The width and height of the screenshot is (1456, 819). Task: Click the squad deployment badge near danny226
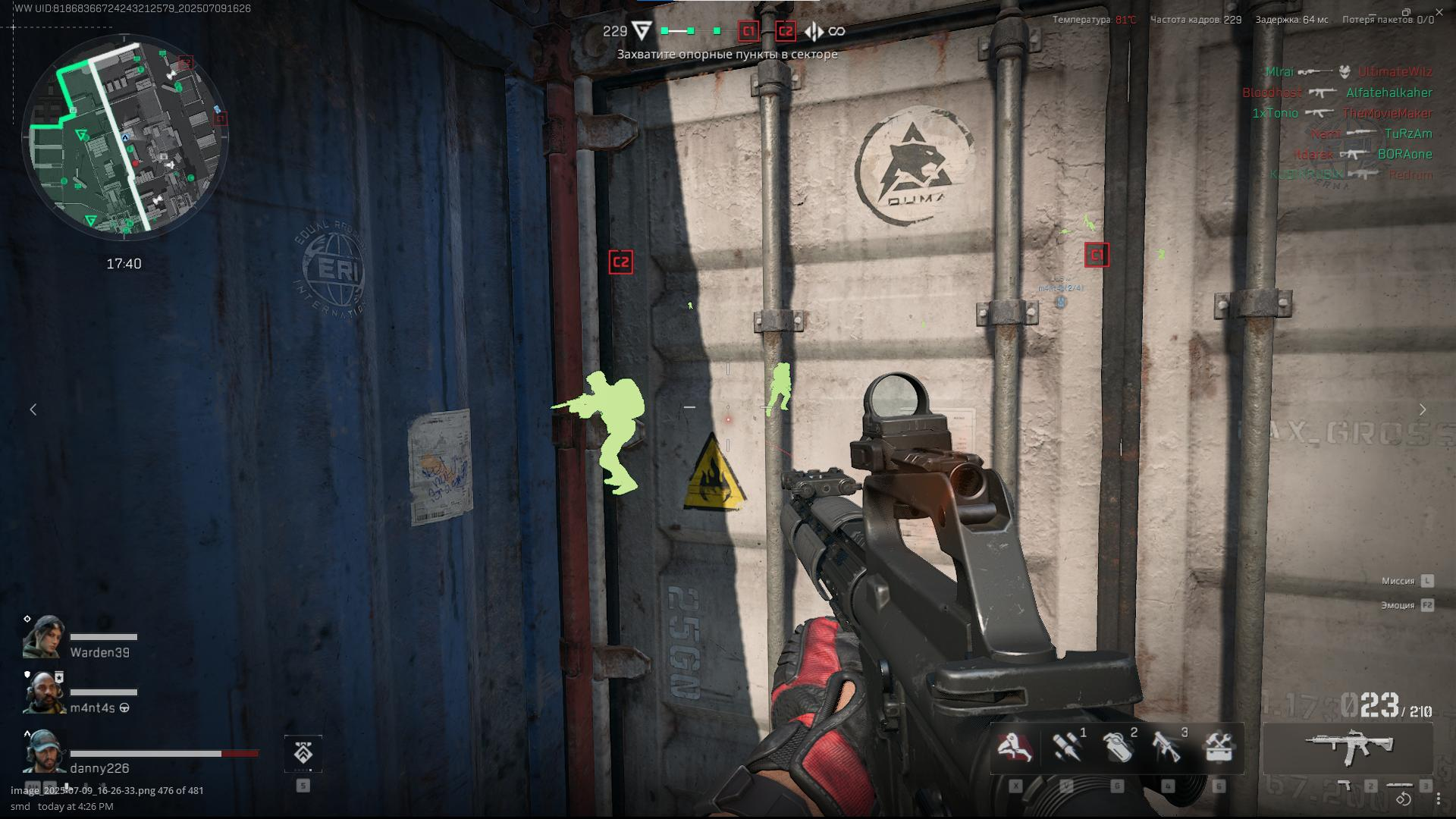(x=303, y=755)
